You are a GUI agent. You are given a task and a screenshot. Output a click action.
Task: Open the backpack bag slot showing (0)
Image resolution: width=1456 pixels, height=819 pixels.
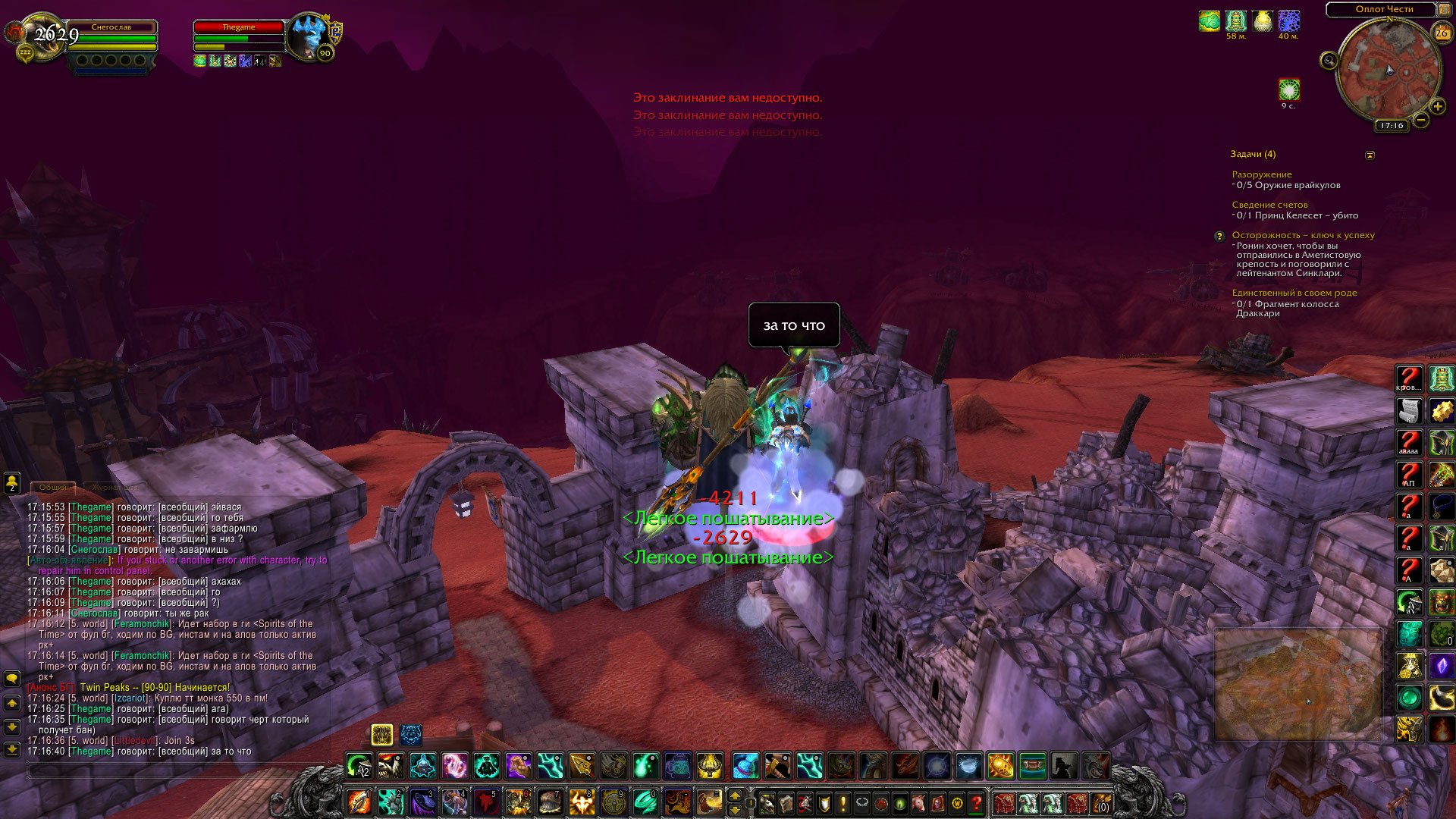[1101, 802]
